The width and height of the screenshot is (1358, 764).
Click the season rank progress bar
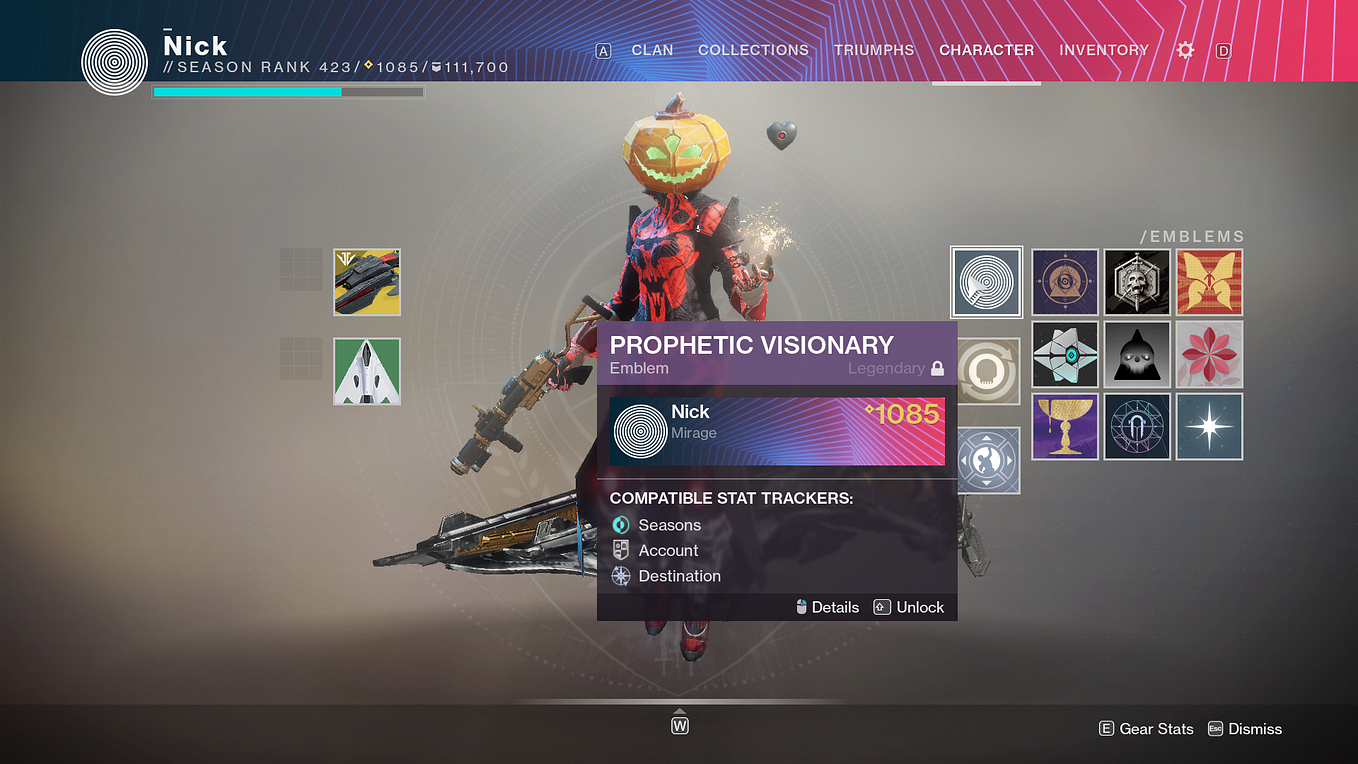tap(287, 91)
